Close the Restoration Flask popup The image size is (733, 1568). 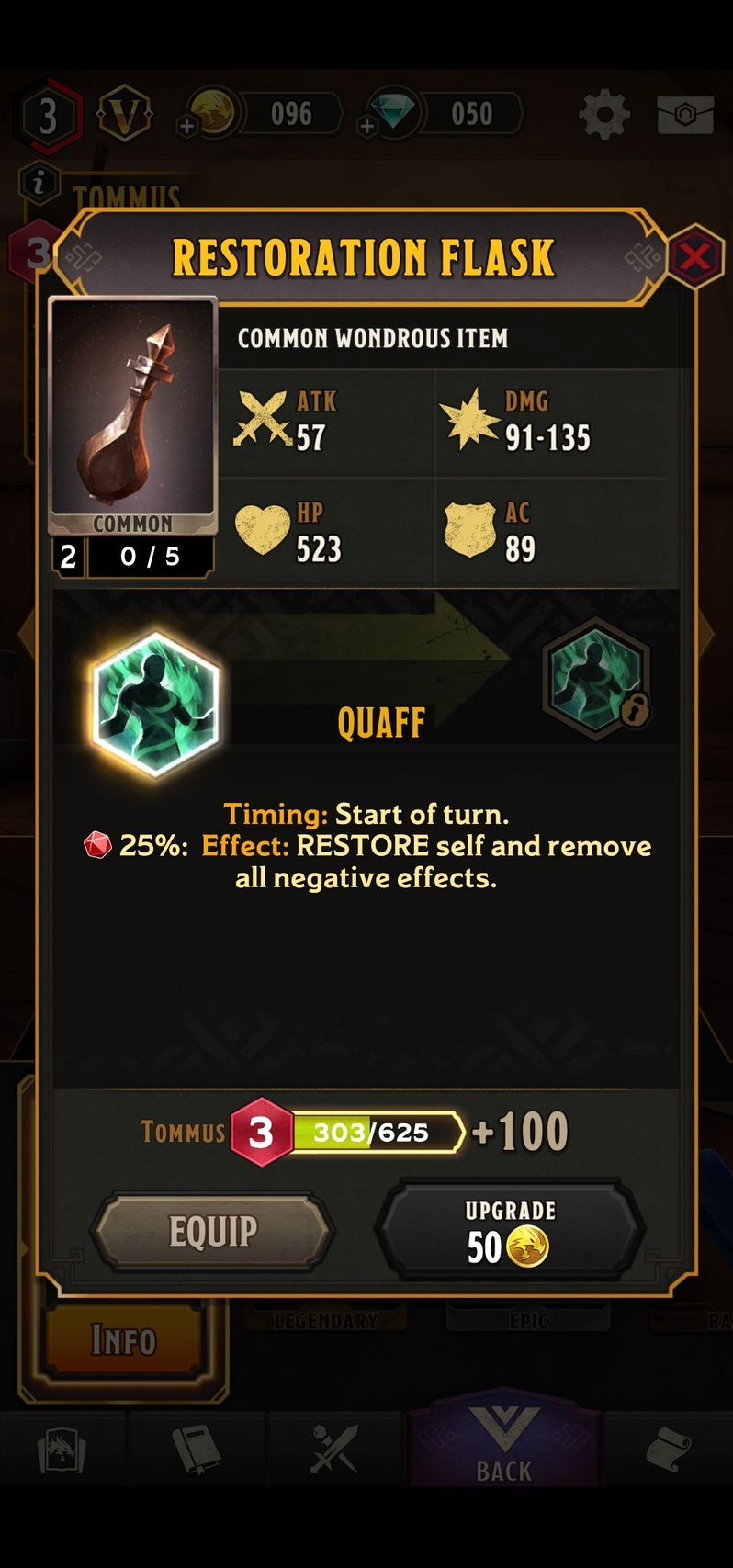point(694,256)
